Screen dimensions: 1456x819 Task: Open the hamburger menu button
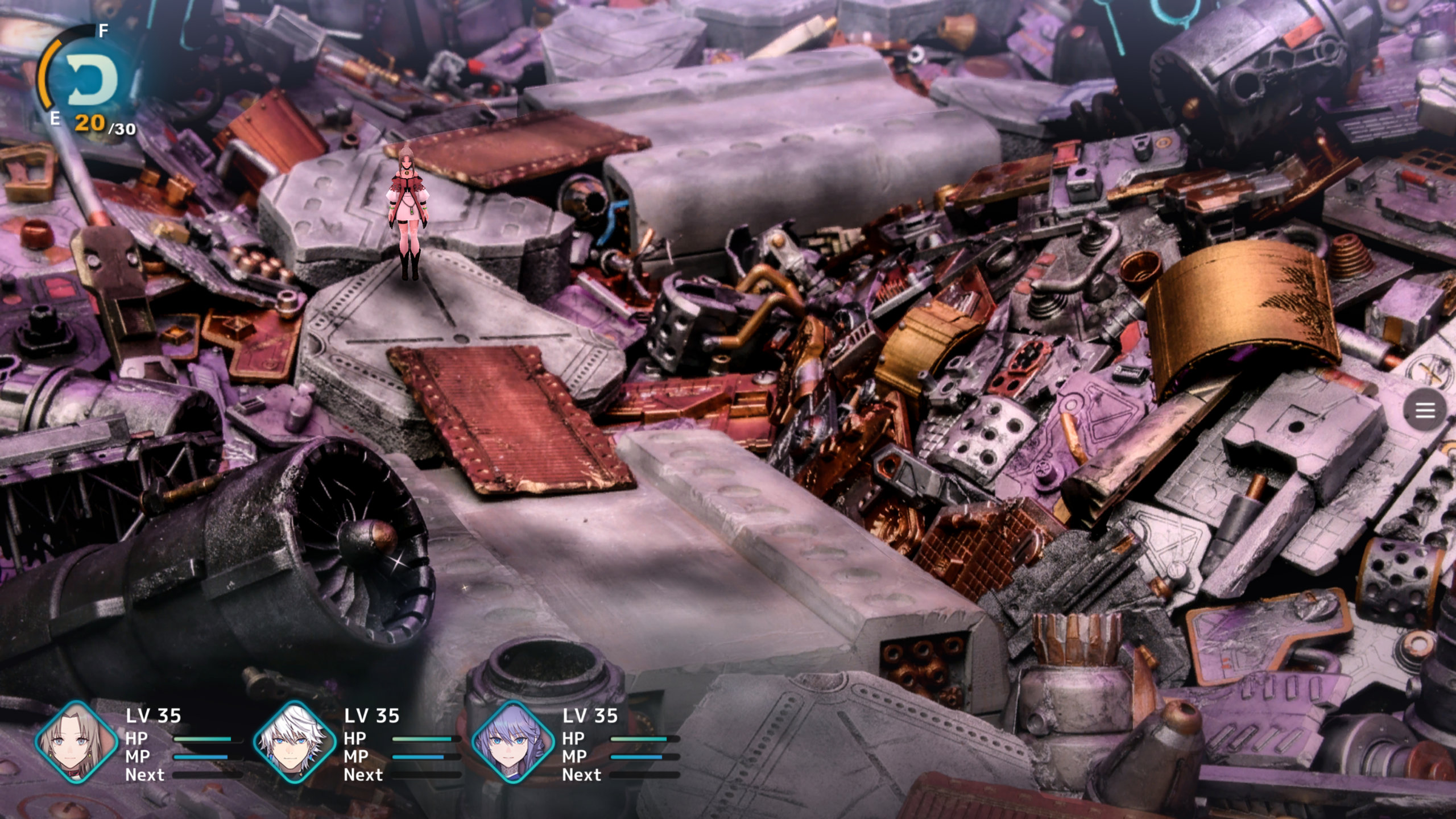click(1424, 410)
